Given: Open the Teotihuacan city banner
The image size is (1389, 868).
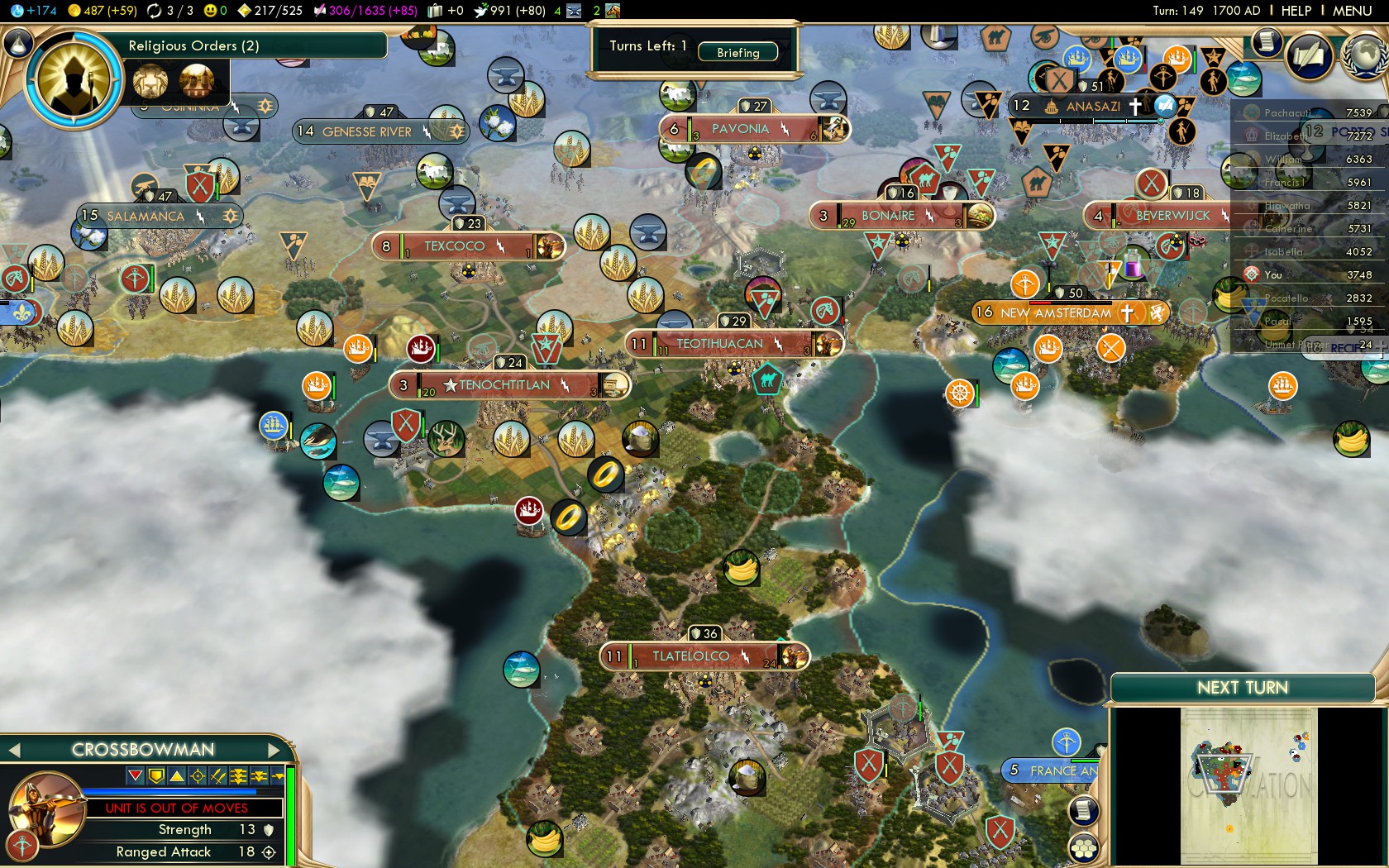Looking at the screenshot, I should [719, 344].
